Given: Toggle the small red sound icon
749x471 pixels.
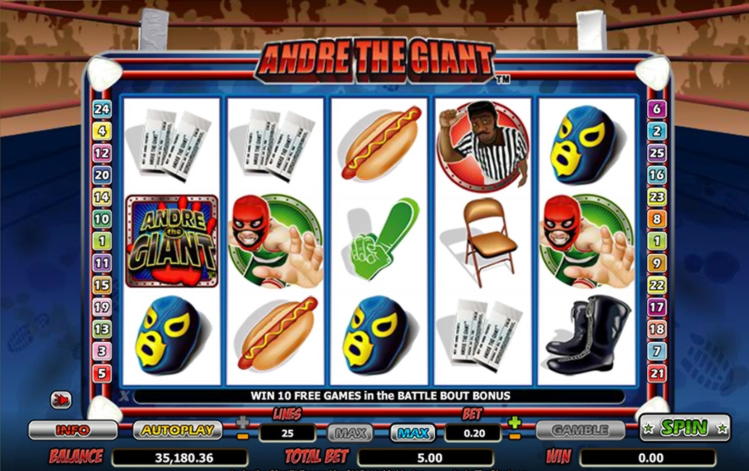Looking at the screenshot, I should click(x=61, y=399).
